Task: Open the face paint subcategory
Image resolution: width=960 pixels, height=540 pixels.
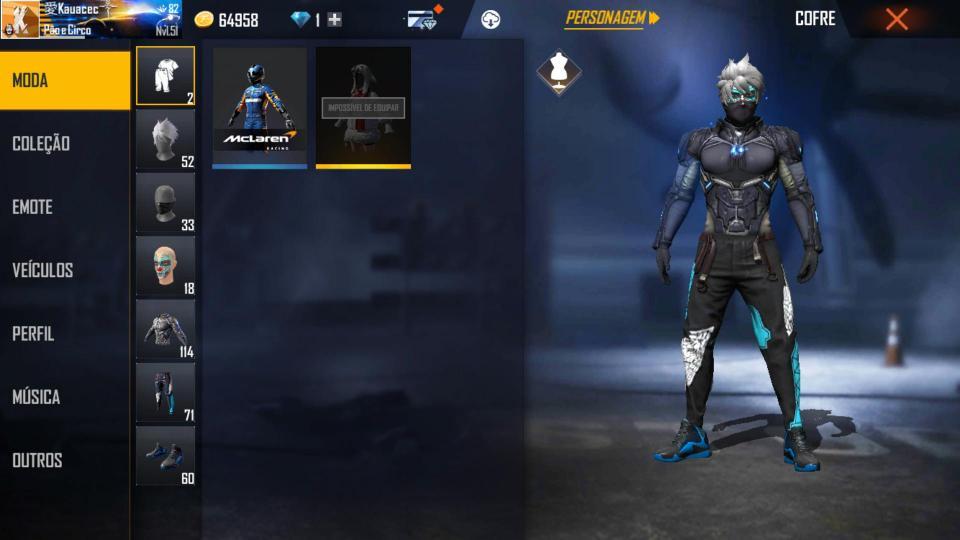Action: point(165,266)
